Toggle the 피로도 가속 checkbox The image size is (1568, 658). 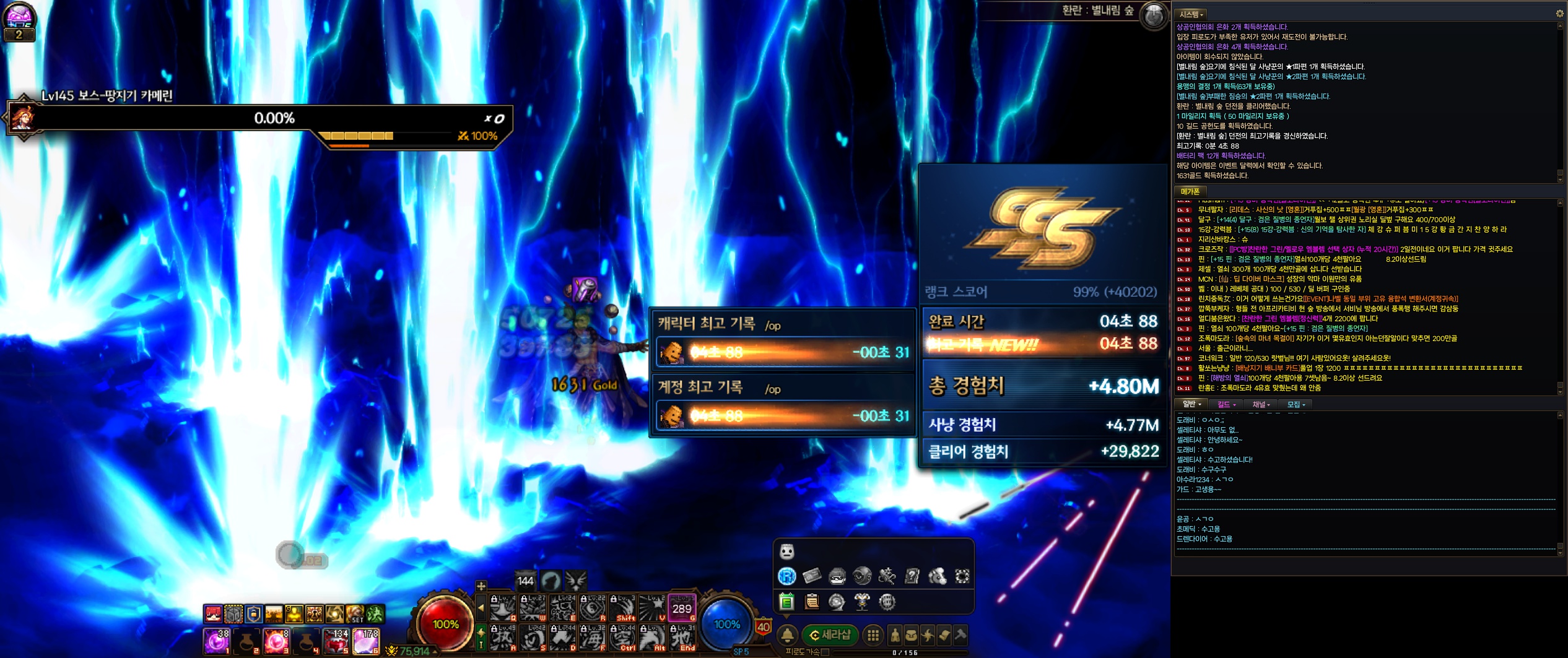825,652
